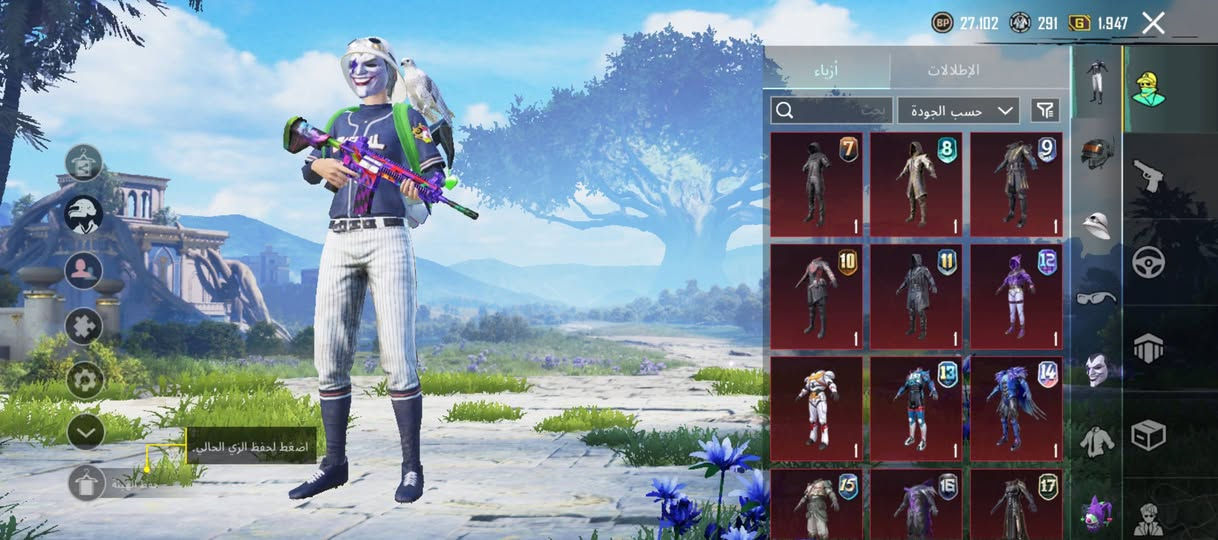Save current outfit with the hanger button
The image size is (1218, 540).
click(87, 483)
